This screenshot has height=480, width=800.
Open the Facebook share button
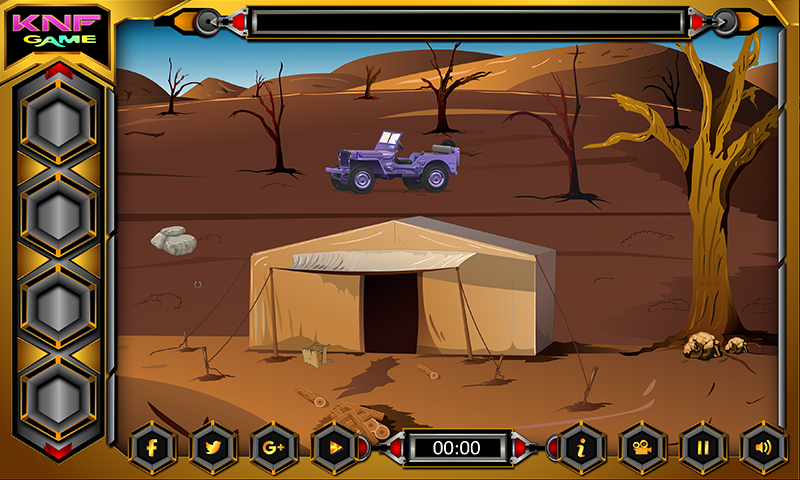coord(153,447)
